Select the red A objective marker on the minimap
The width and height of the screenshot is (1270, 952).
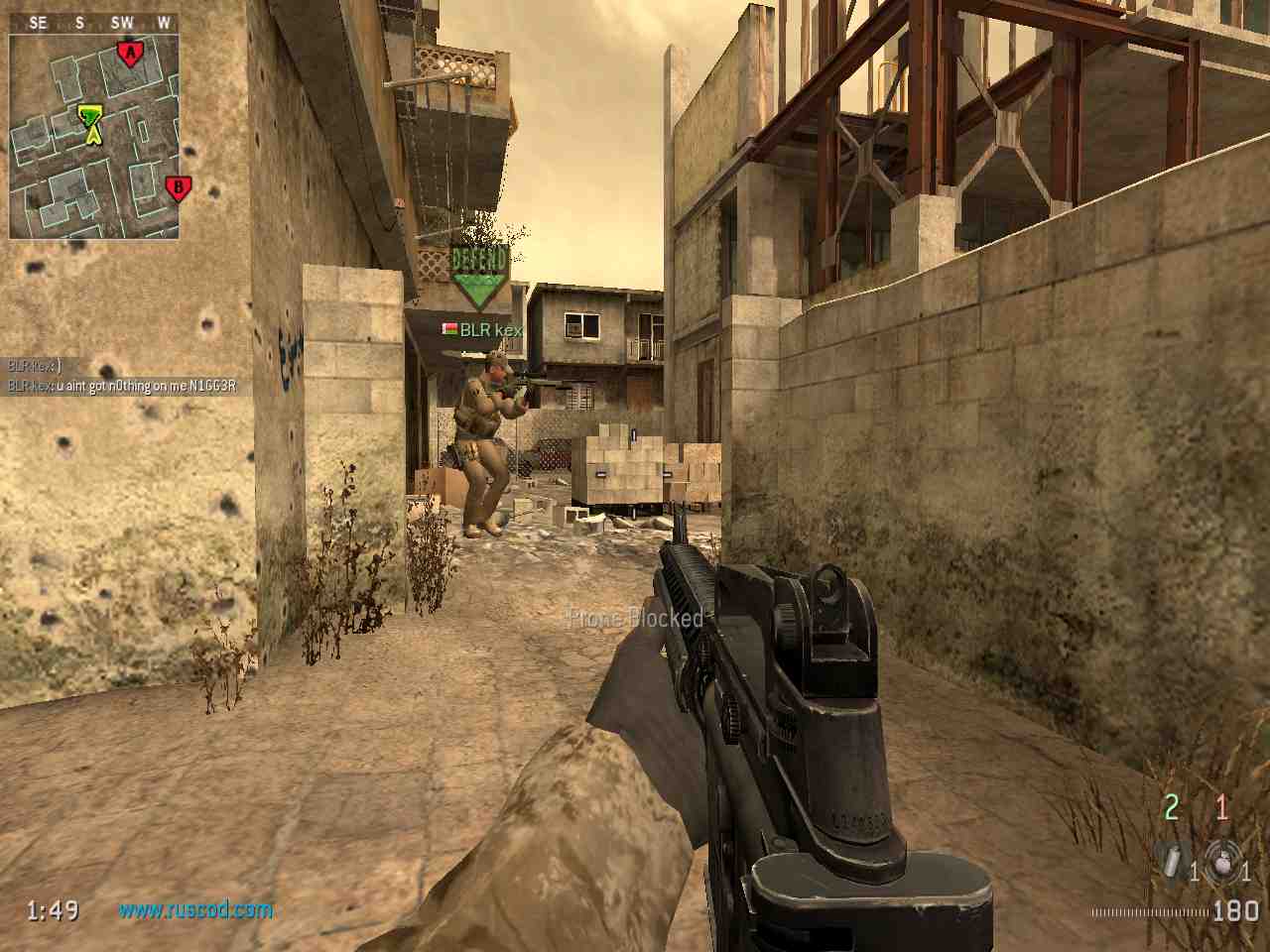(127, 53)
